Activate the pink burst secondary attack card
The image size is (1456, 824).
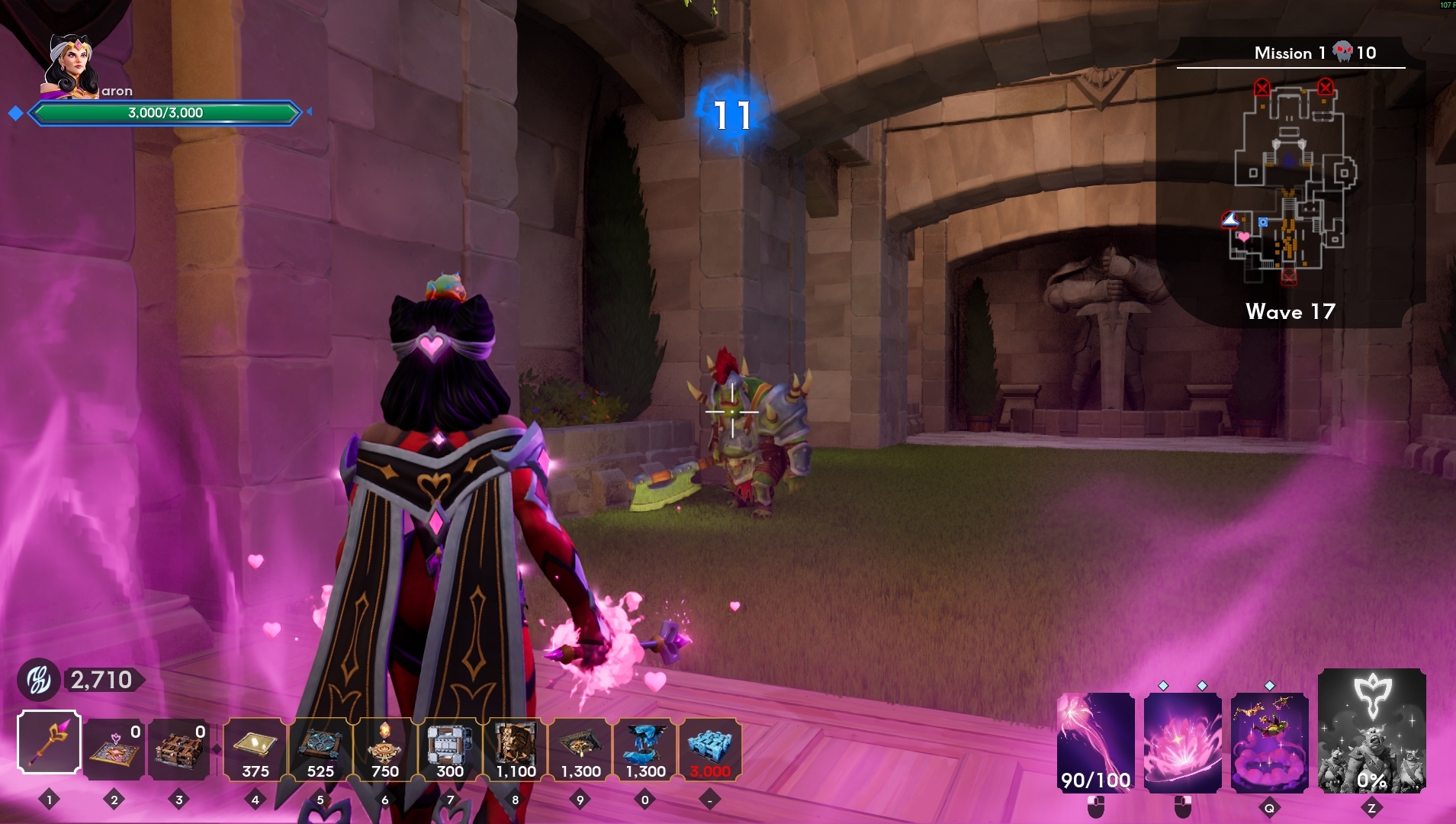click(1183, 742)
